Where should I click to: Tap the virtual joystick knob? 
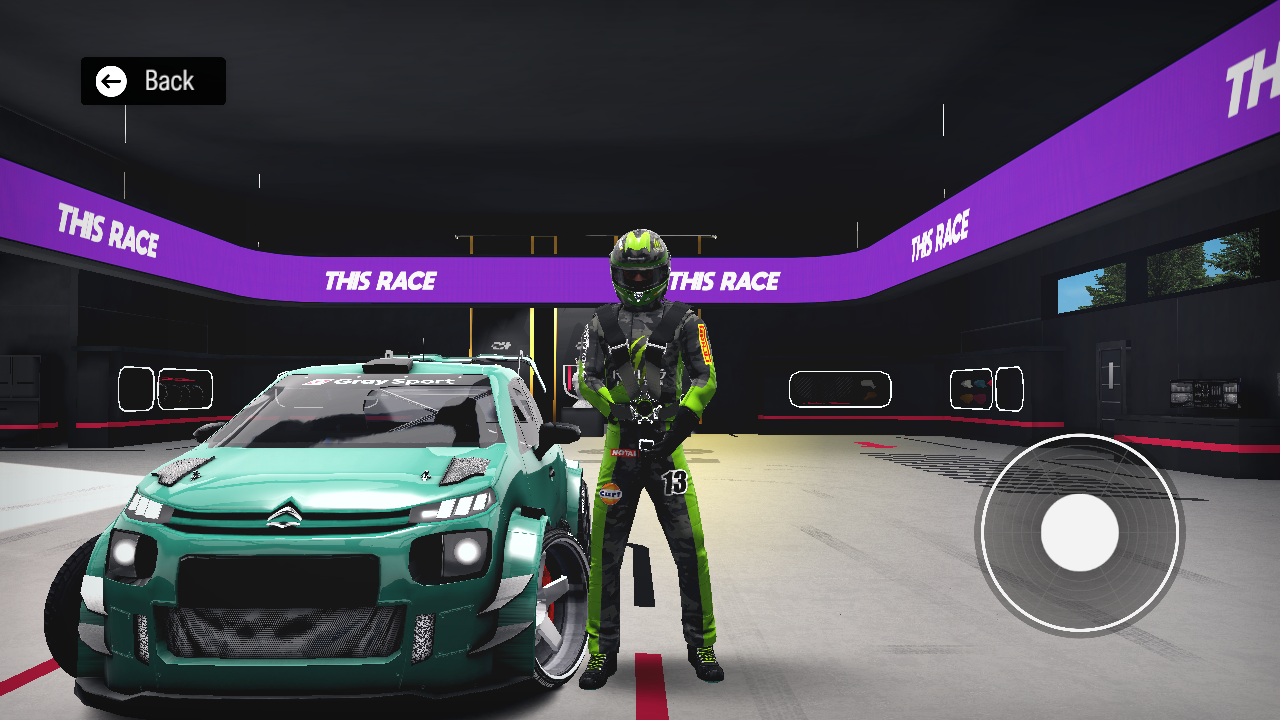tap(1079, 533)
